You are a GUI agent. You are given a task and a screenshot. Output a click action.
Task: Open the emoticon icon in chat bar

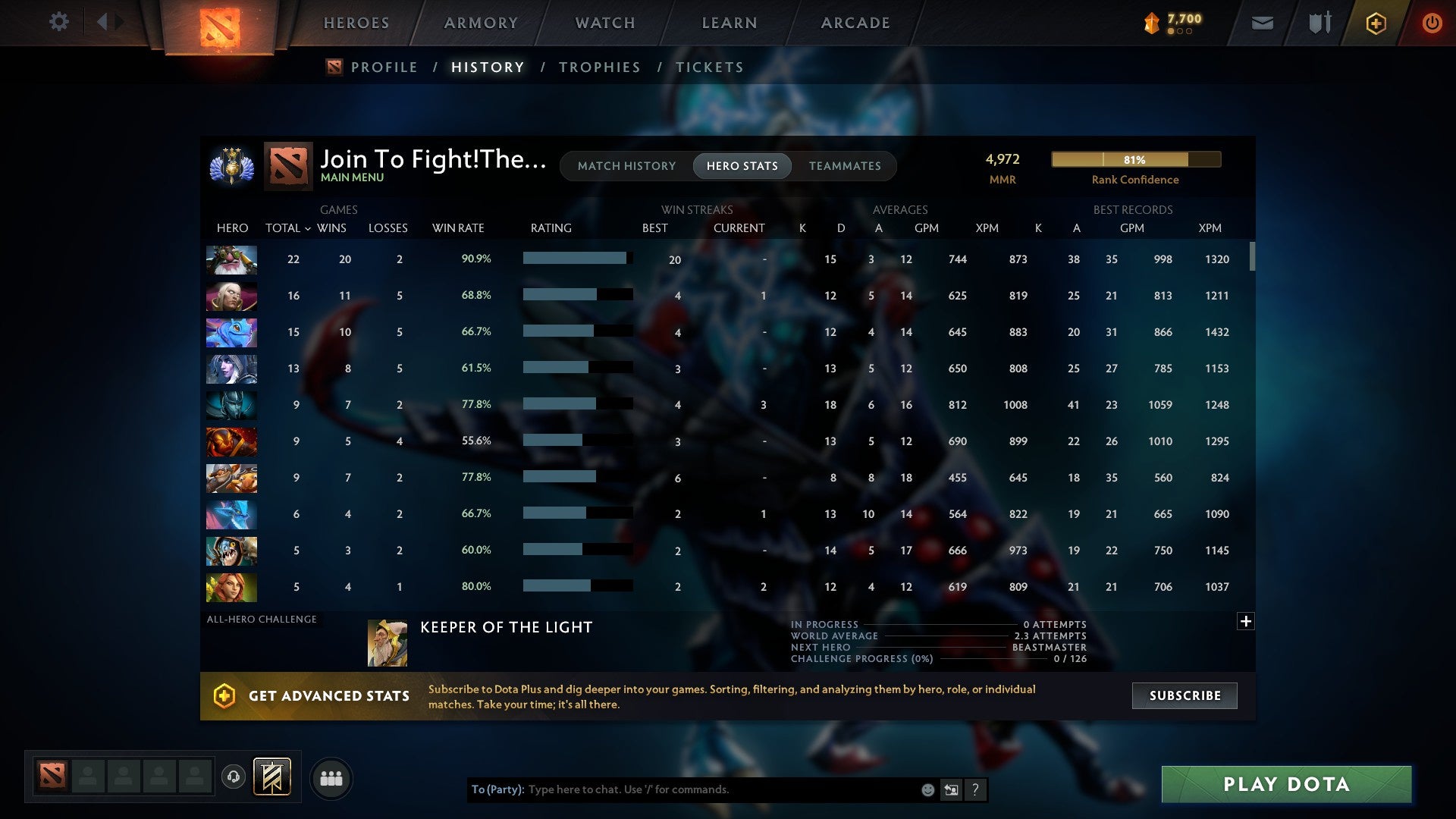(x=927, y=789)
